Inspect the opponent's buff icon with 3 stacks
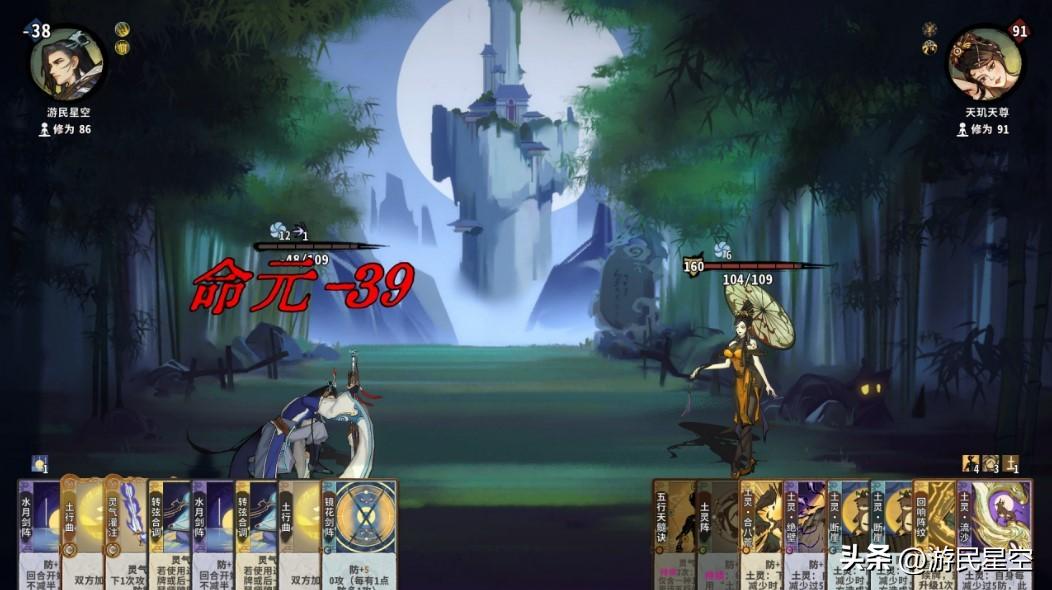This screenshot has width=1052, height=590. click(x=990, y=464)
